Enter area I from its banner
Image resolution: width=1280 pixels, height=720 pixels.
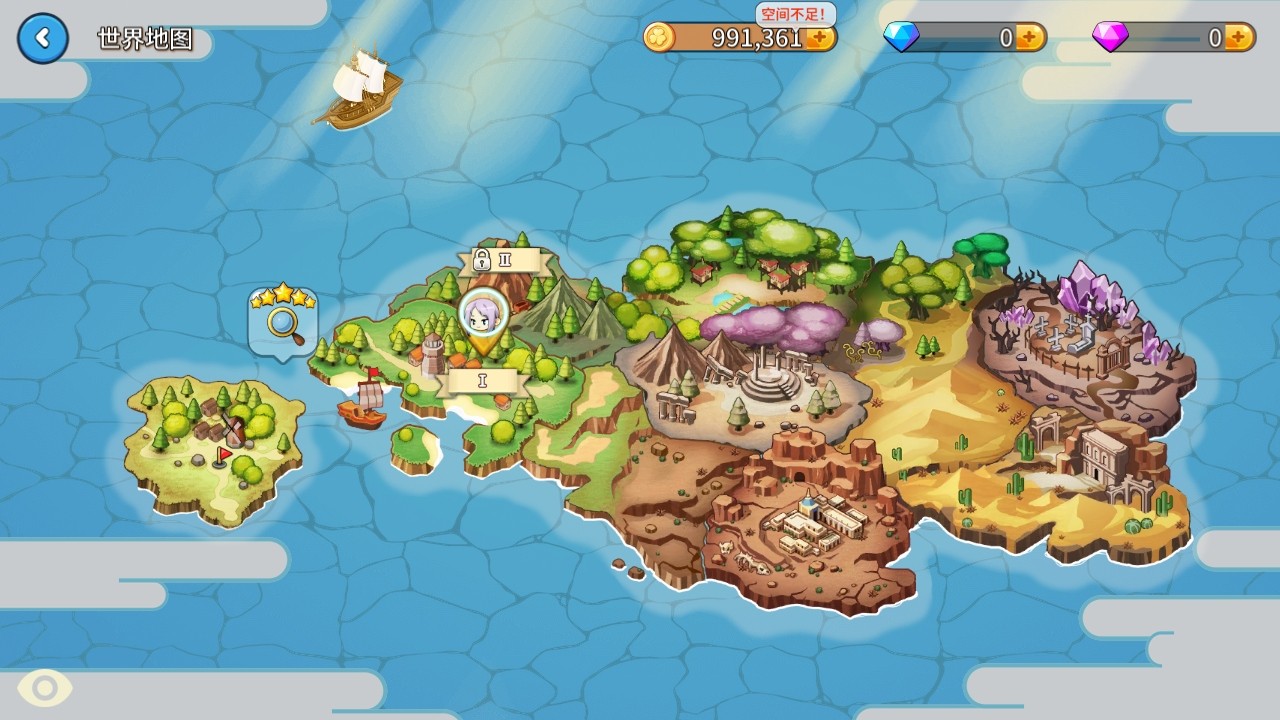click(x=483, y=381)
